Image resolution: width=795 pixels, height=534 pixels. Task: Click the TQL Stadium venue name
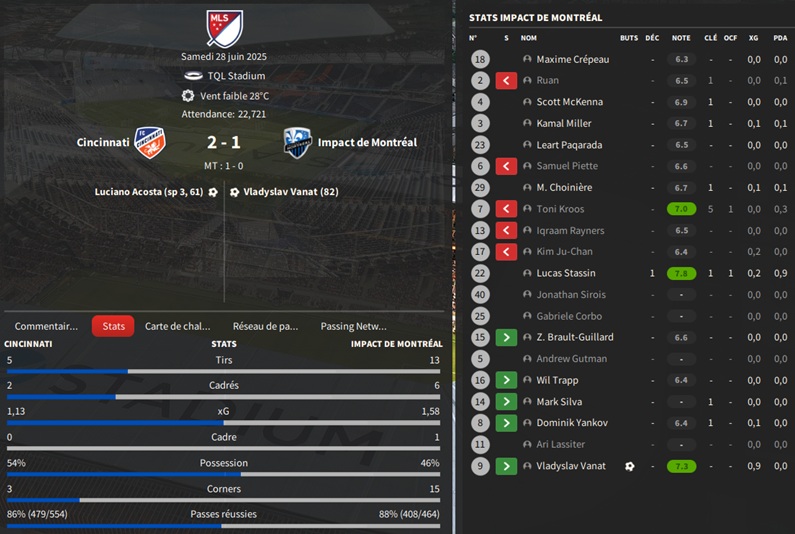(x=236, y=76)
